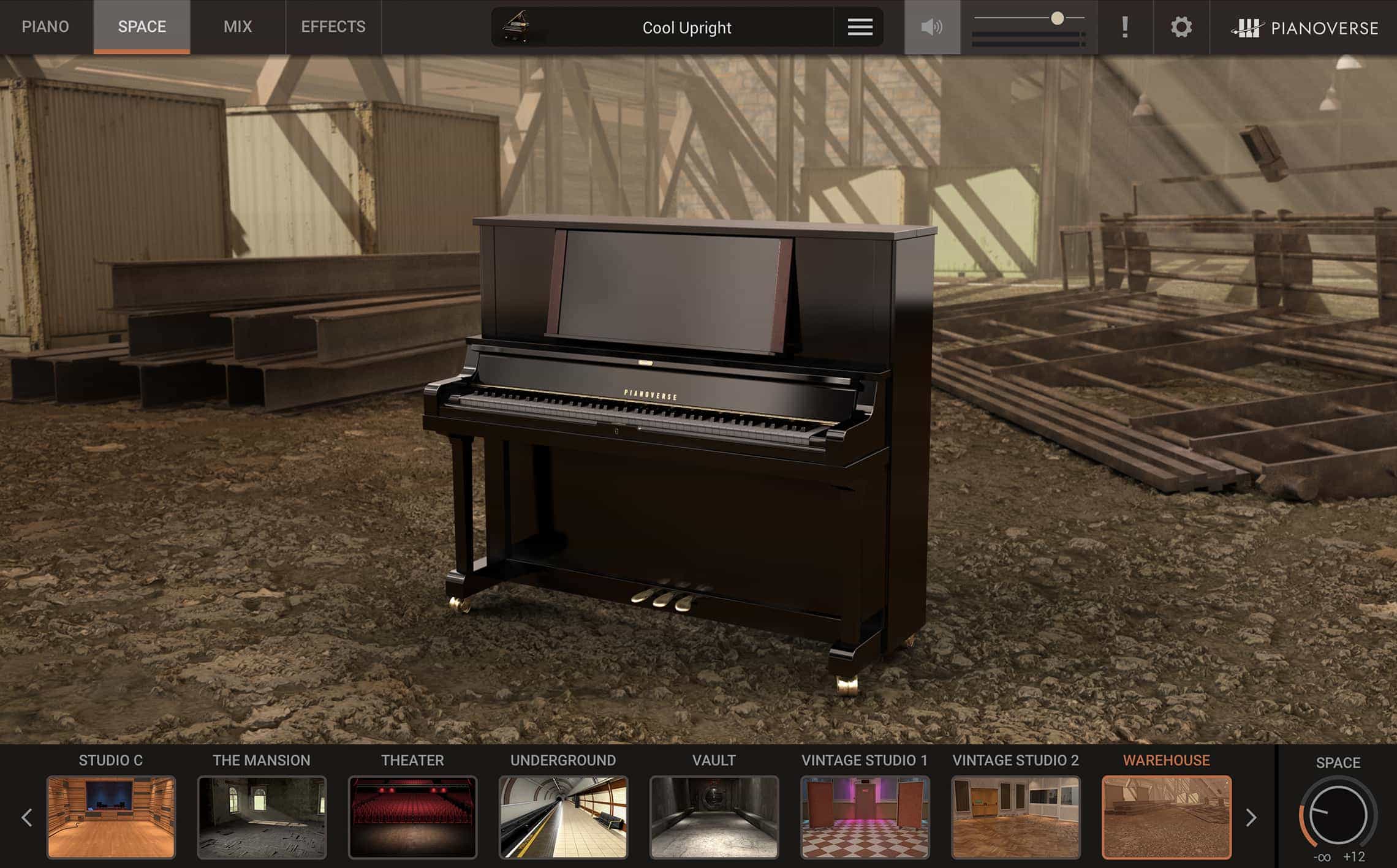This screenshot has height=868, width=1397.
Task: Pick the Vintage Studio 1 thumbnail
Action: coord(865,817)
